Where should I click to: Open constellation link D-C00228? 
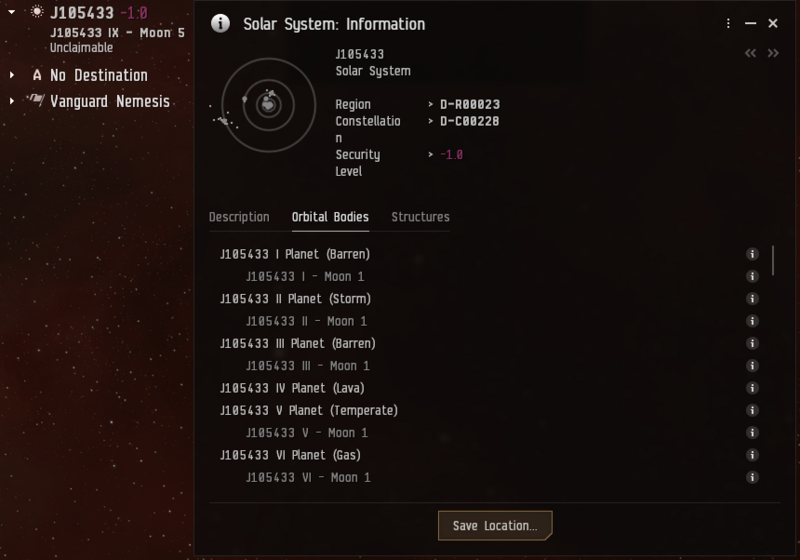pos(469,121)
